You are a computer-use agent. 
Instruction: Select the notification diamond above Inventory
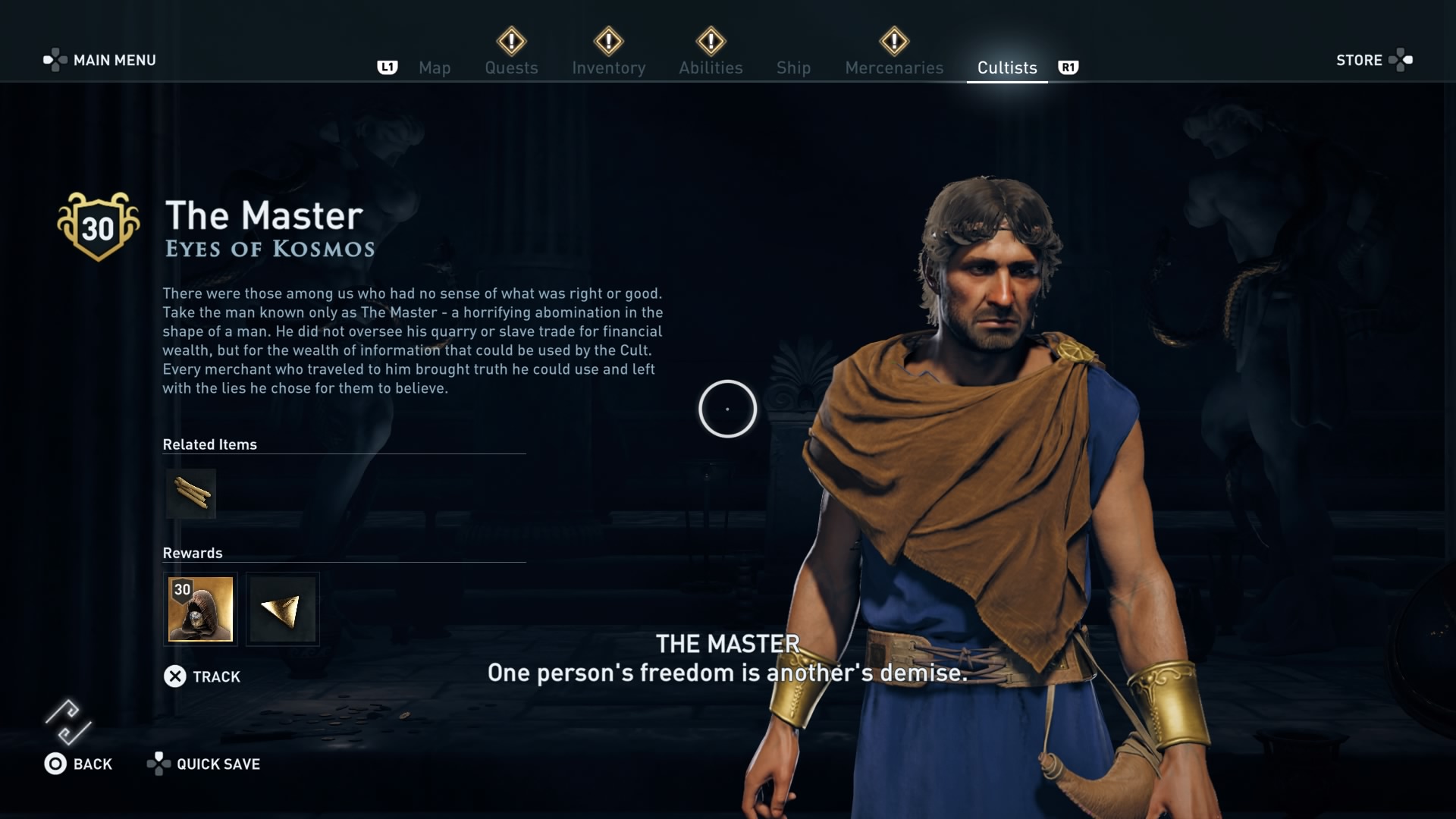tap(609, 42)
